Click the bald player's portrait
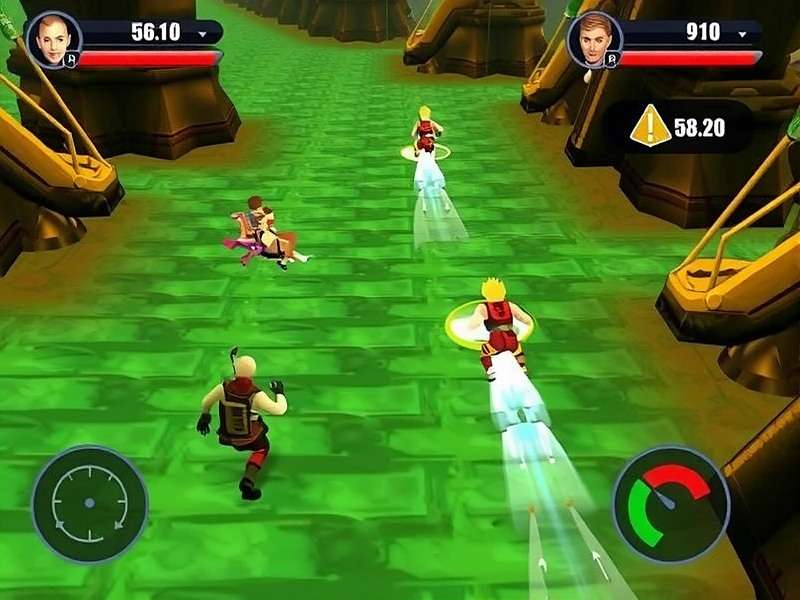Image resolution: width=800 pixels, height=600 pixels. click(x=52, y=38)
